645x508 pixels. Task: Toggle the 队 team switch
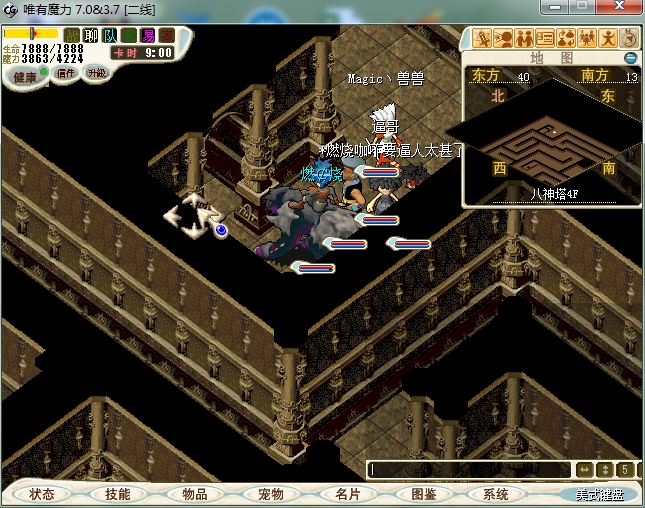coord(110,35)
